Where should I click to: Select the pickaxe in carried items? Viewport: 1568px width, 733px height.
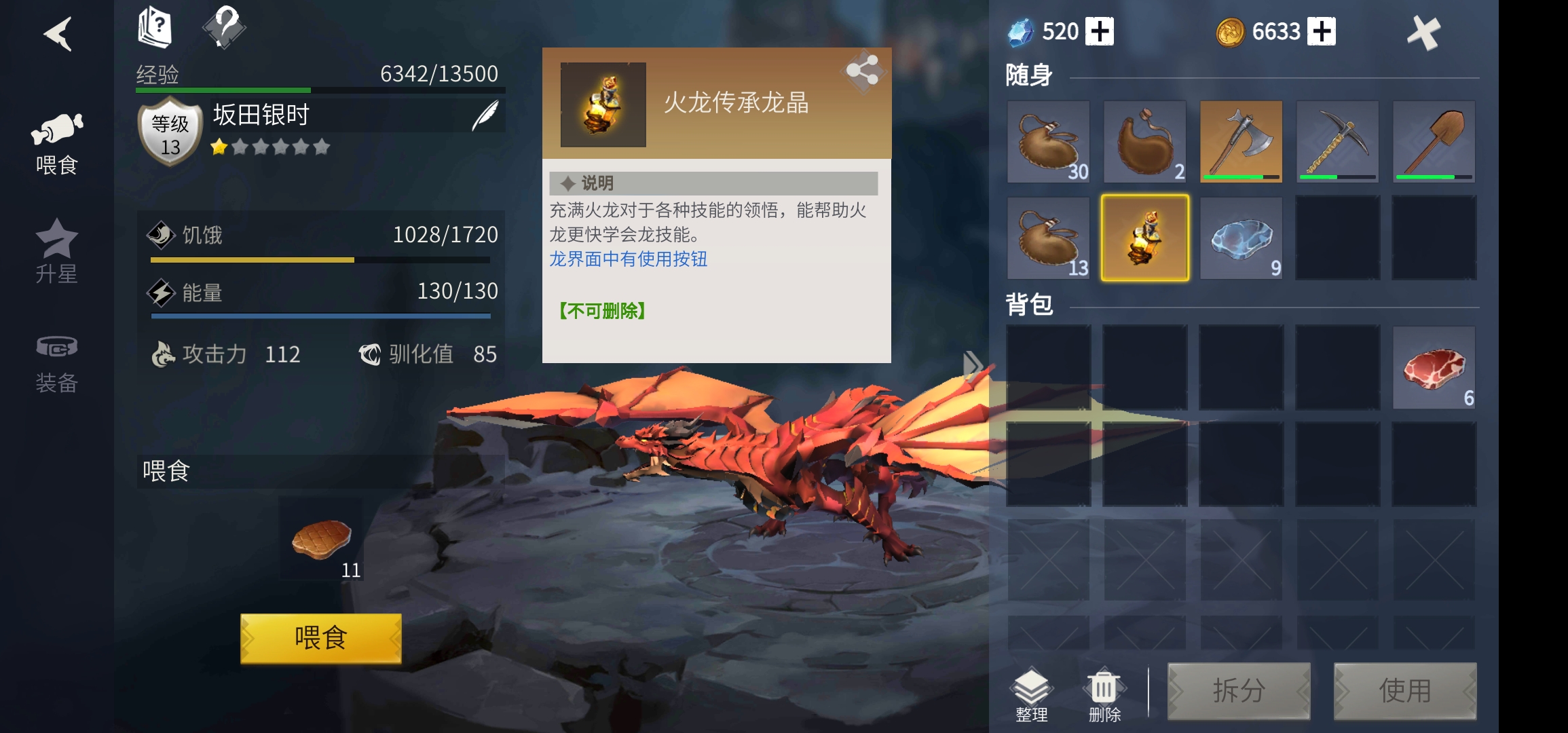(1338, 141)
